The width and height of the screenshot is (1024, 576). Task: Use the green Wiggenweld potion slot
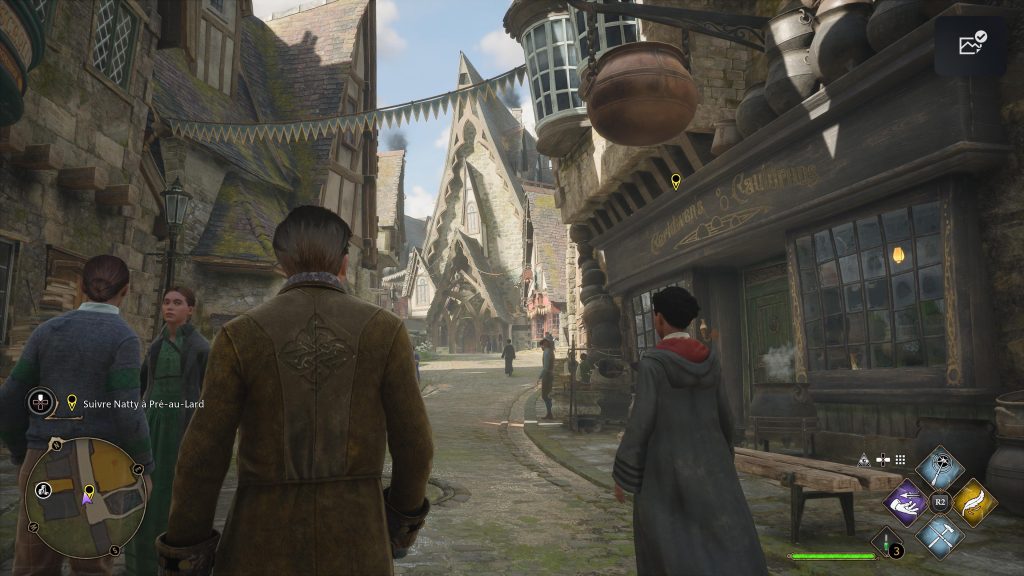[887, 543]
